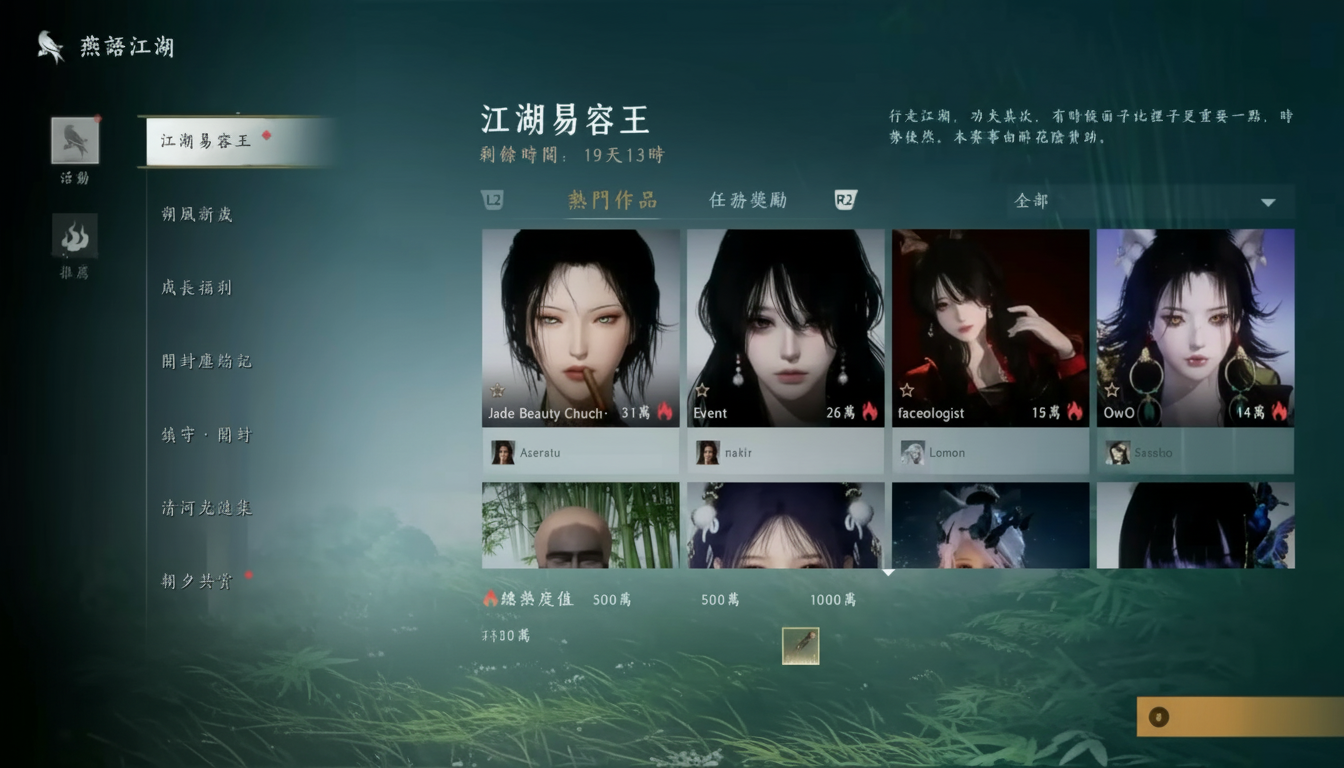Click the dropdown arrow next to 全部
Image resolution: width=1344 pixels, height=768 pixels.
coord(1268,201)
